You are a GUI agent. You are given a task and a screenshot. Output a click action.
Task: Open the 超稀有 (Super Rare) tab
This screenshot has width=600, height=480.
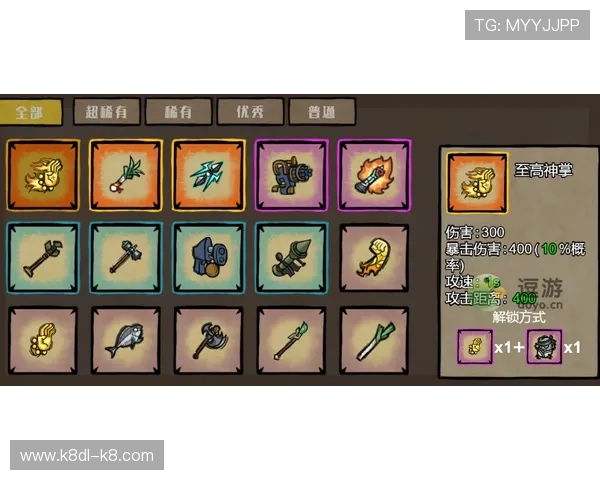point(106,112)
